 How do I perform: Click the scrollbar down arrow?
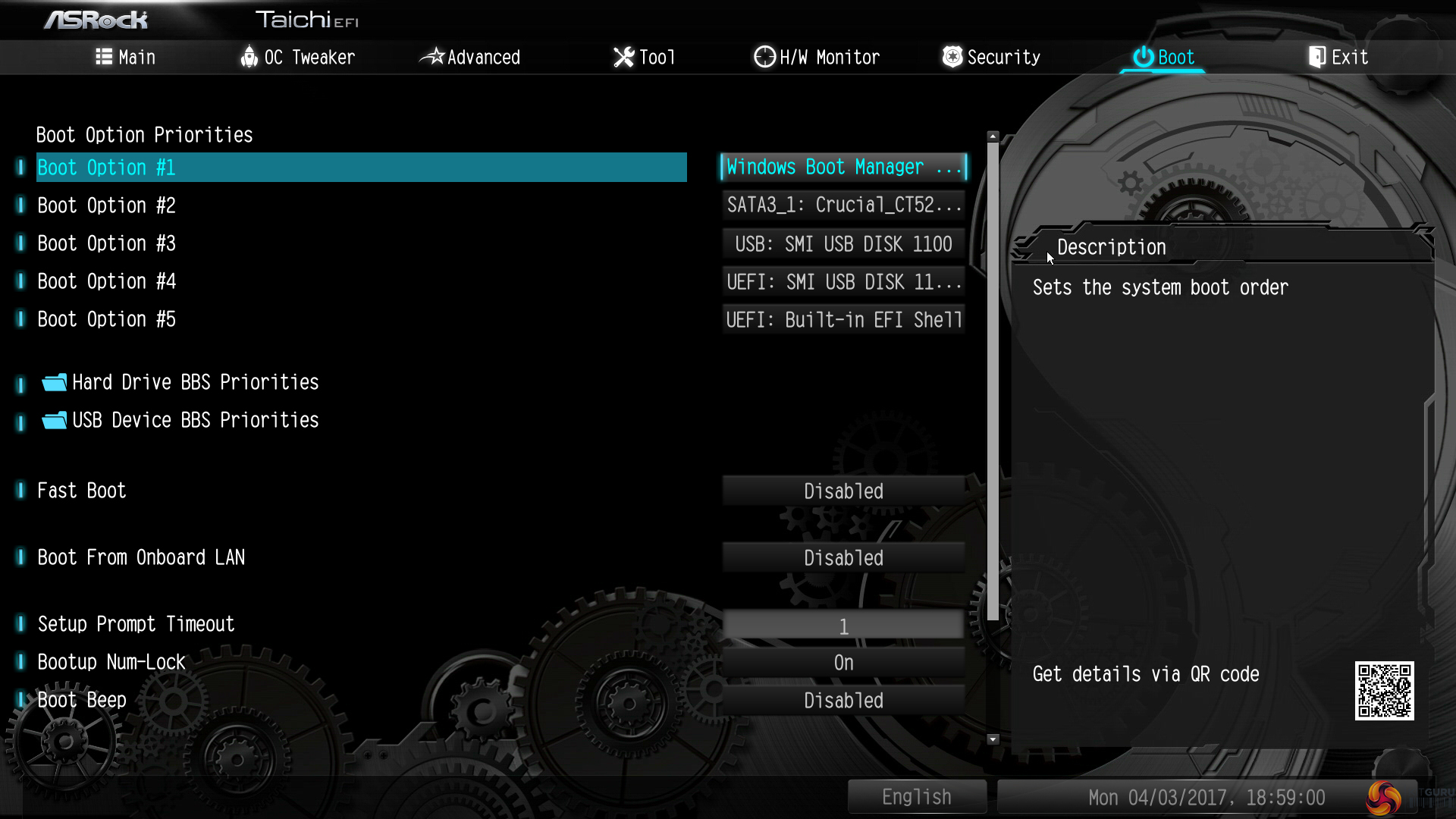(993, 739)
